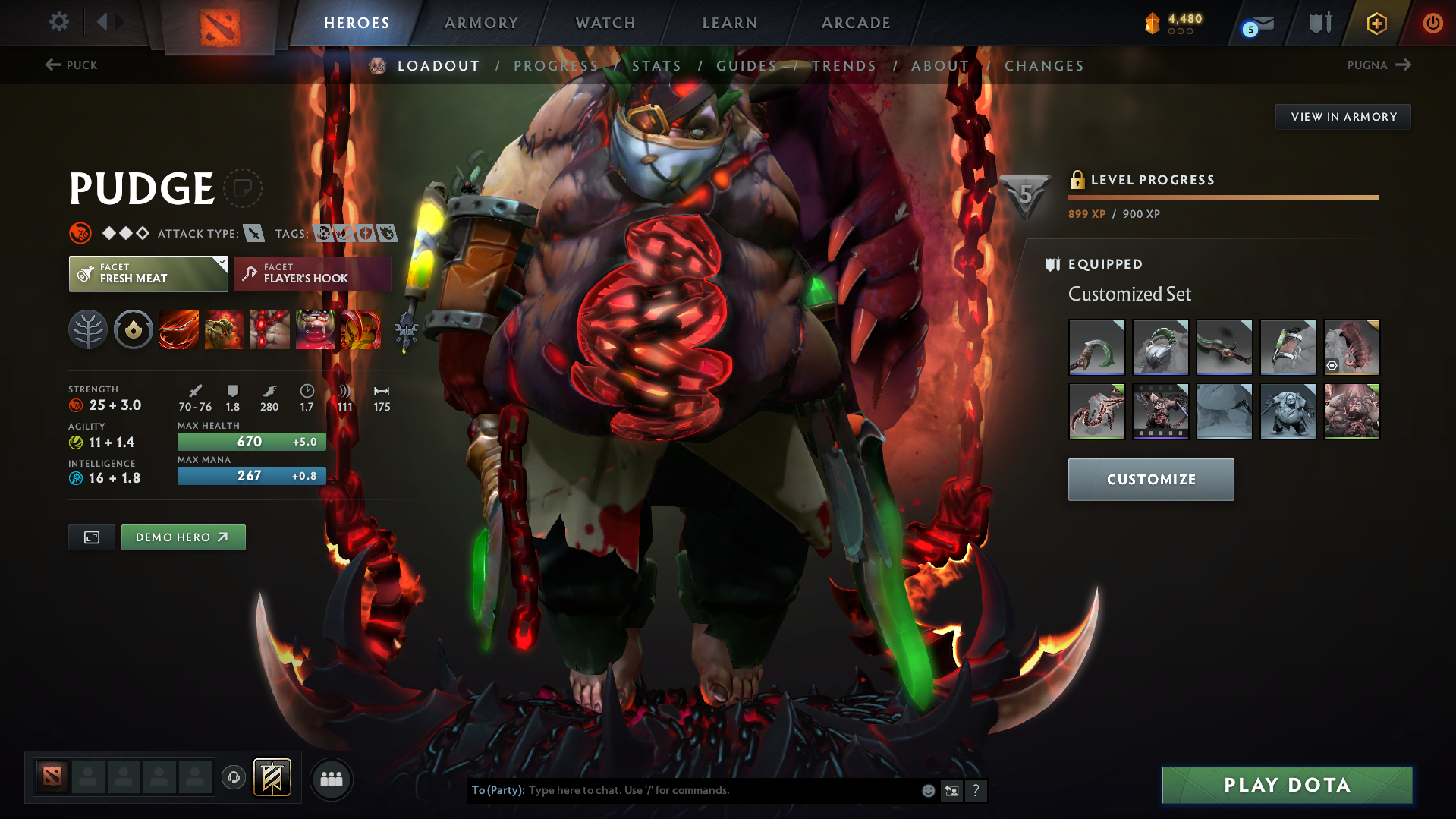Open the ARMORY menu

481,23
